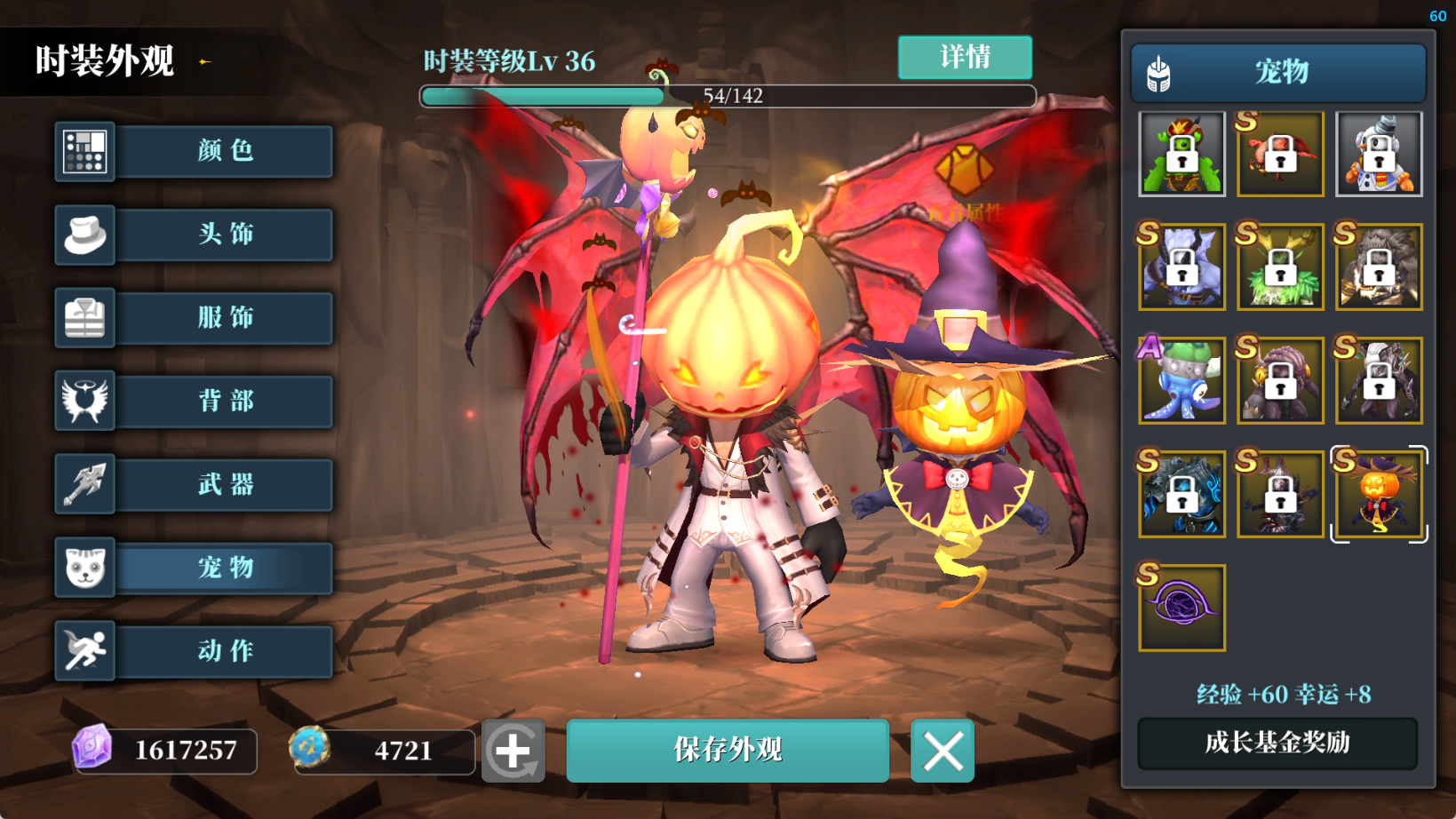Select the color palette icon beside 颜色
Image resolution: width=1456 pixels, height=819 pixels.
84,151
